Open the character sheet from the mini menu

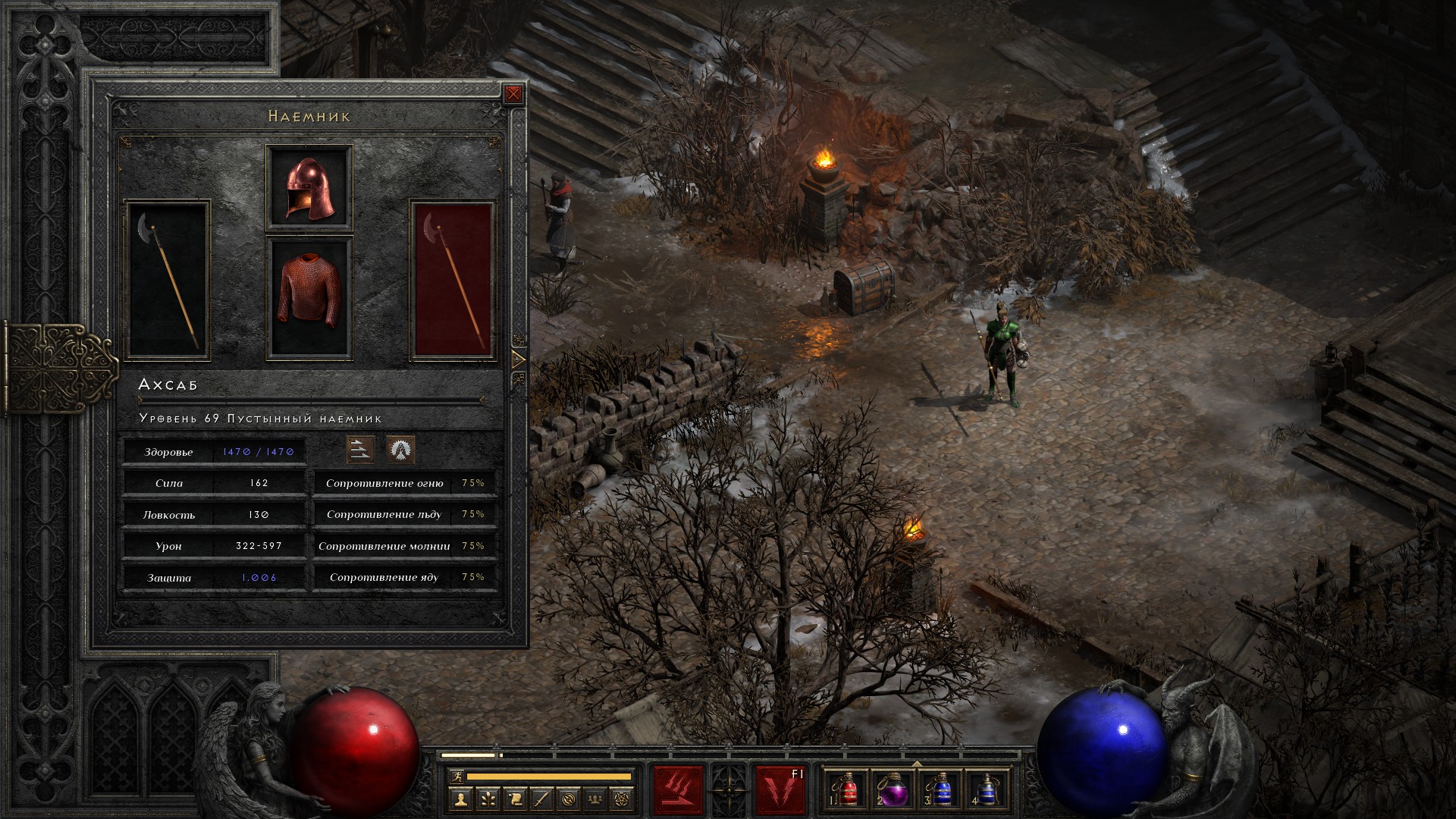tap(460, 799)
